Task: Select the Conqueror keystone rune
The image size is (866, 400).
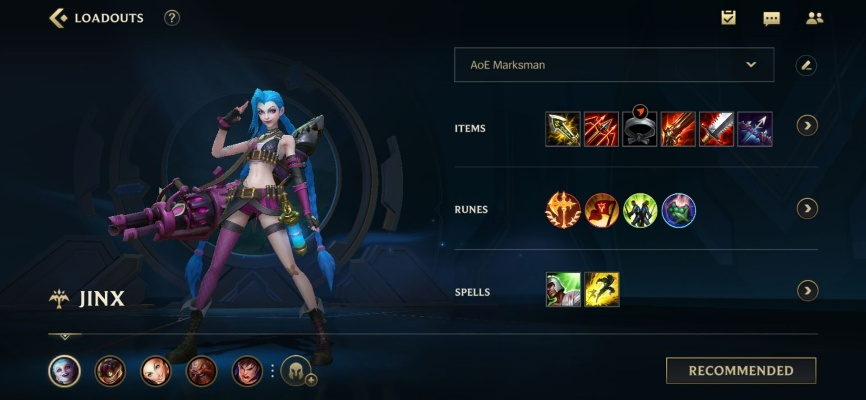Action: pos(563,210)
